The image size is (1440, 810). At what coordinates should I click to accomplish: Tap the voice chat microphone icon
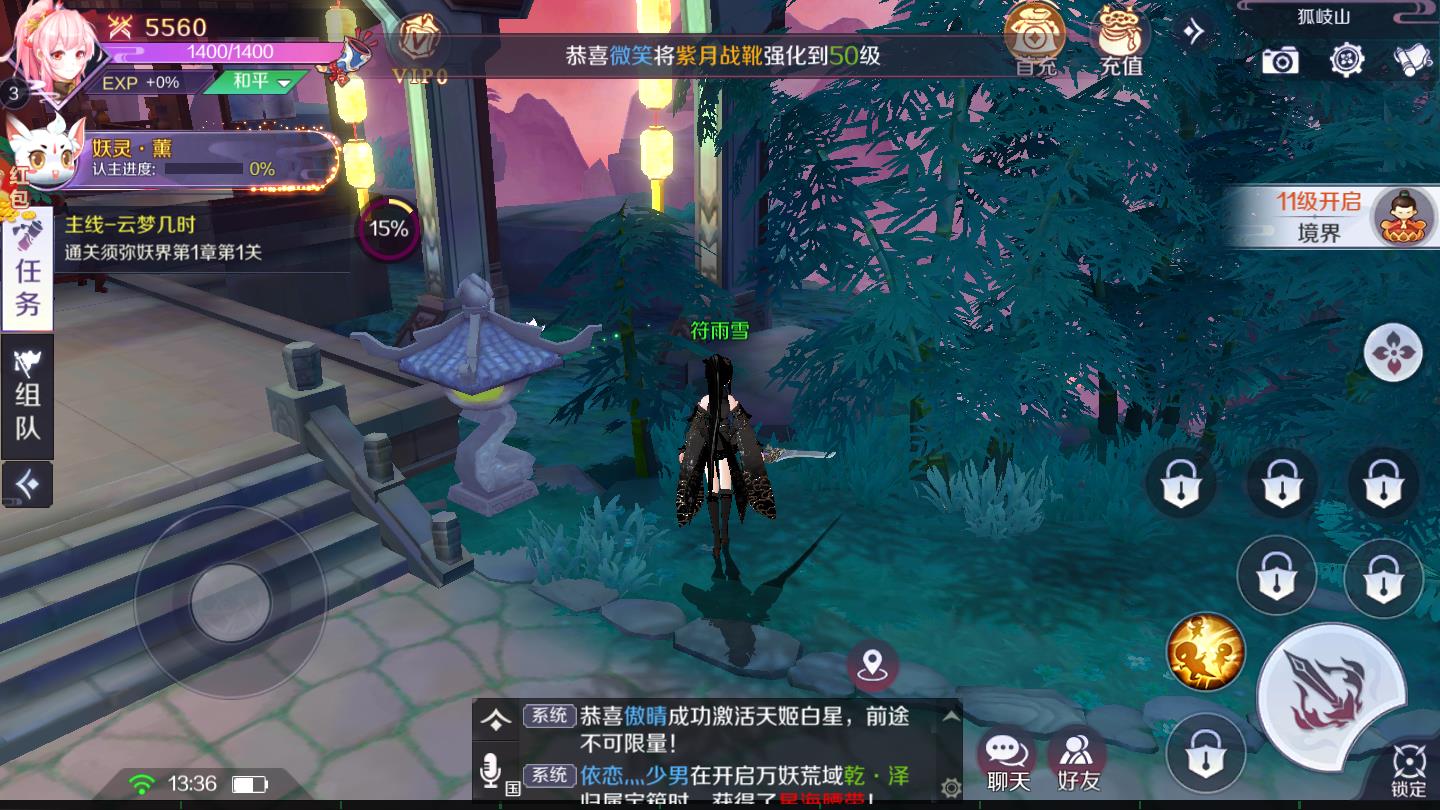coord(489,770)
